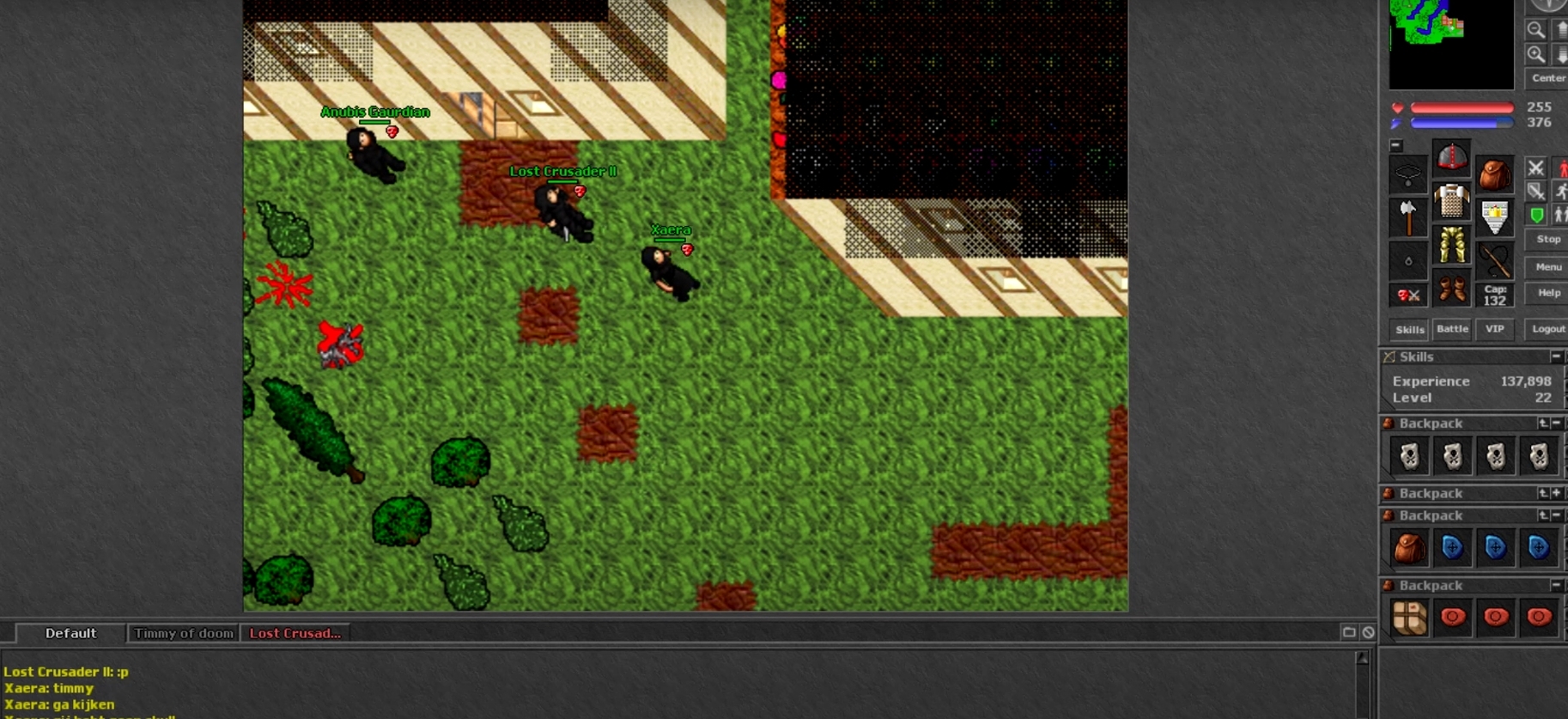Click the equipped axe in weapon slot
This screenshot has width=1568, height=719.
point(1408,218)
